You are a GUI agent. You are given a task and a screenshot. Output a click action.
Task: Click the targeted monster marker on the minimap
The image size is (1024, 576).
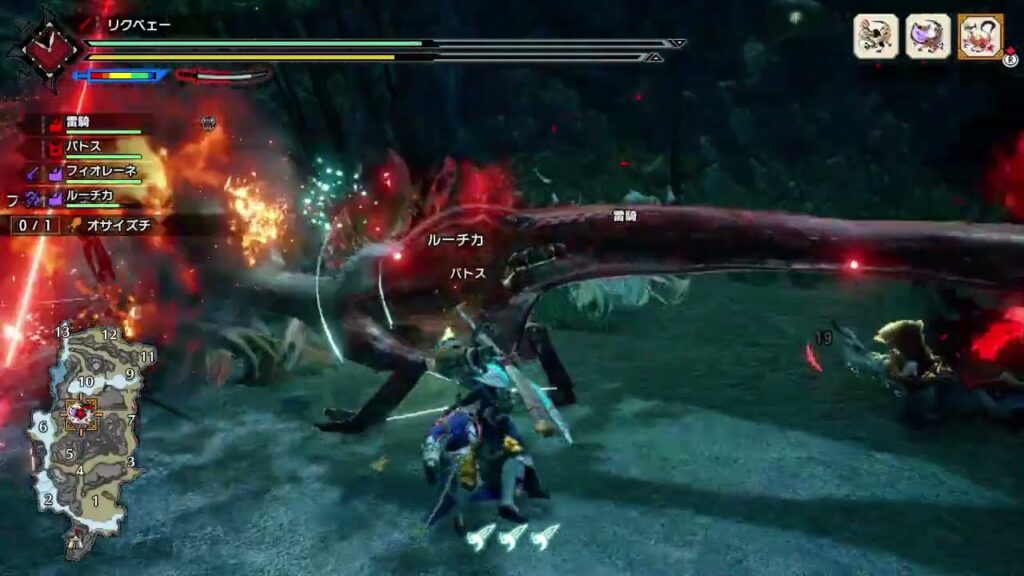81,412
